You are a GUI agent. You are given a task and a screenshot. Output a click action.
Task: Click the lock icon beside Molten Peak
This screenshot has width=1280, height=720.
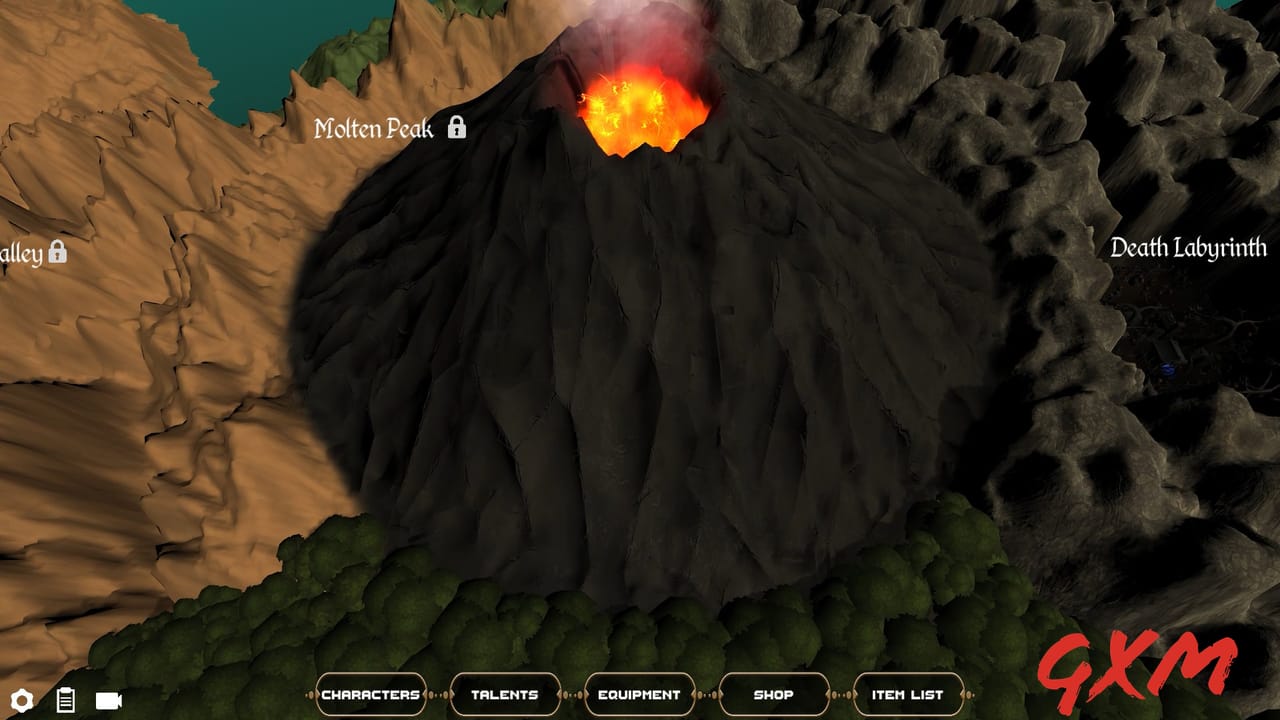tap(458, 129)
